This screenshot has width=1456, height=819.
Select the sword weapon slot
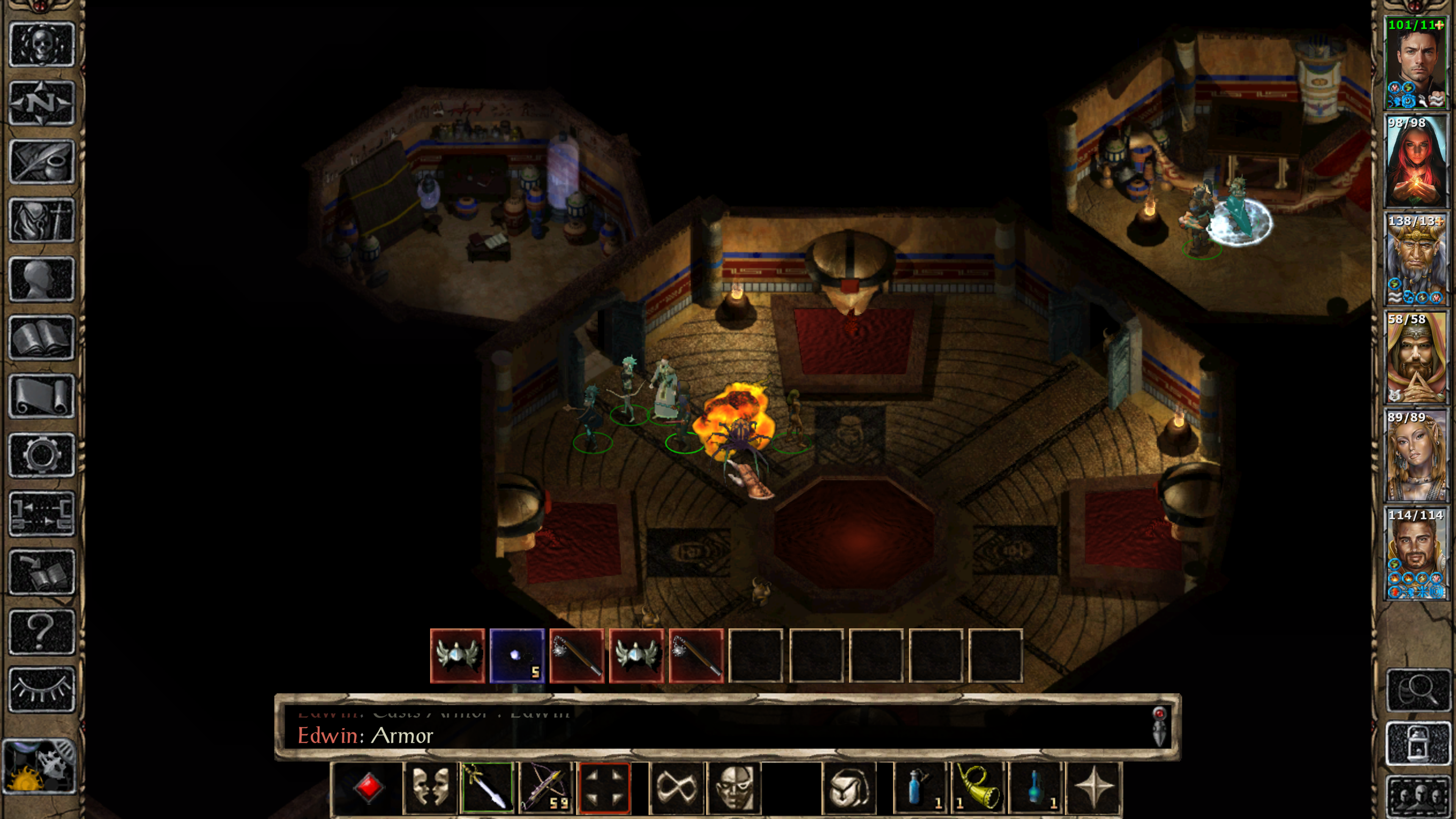[x=487, y=787]
